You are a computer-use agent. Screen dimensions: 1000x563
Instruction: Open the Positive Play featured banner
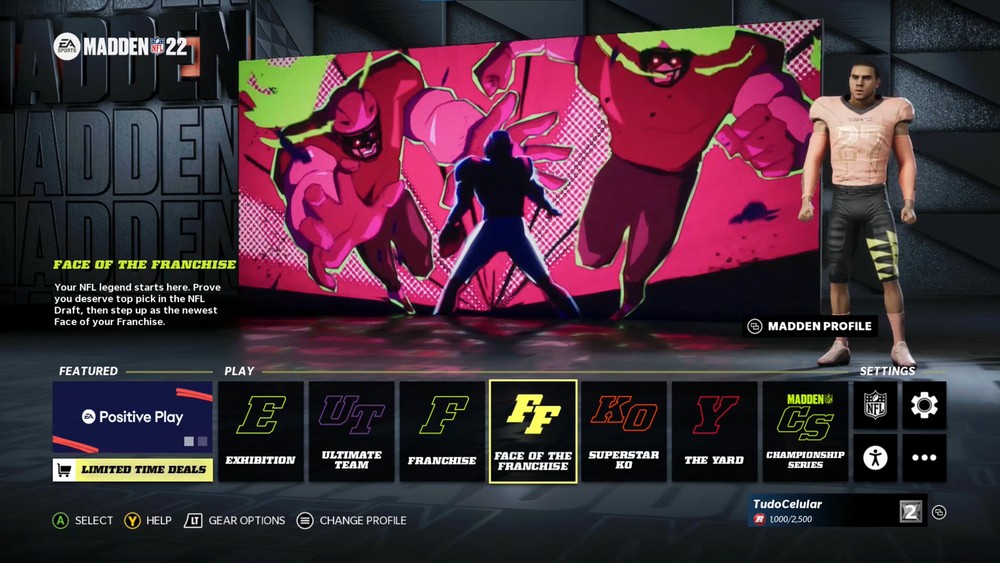(133, 417)
